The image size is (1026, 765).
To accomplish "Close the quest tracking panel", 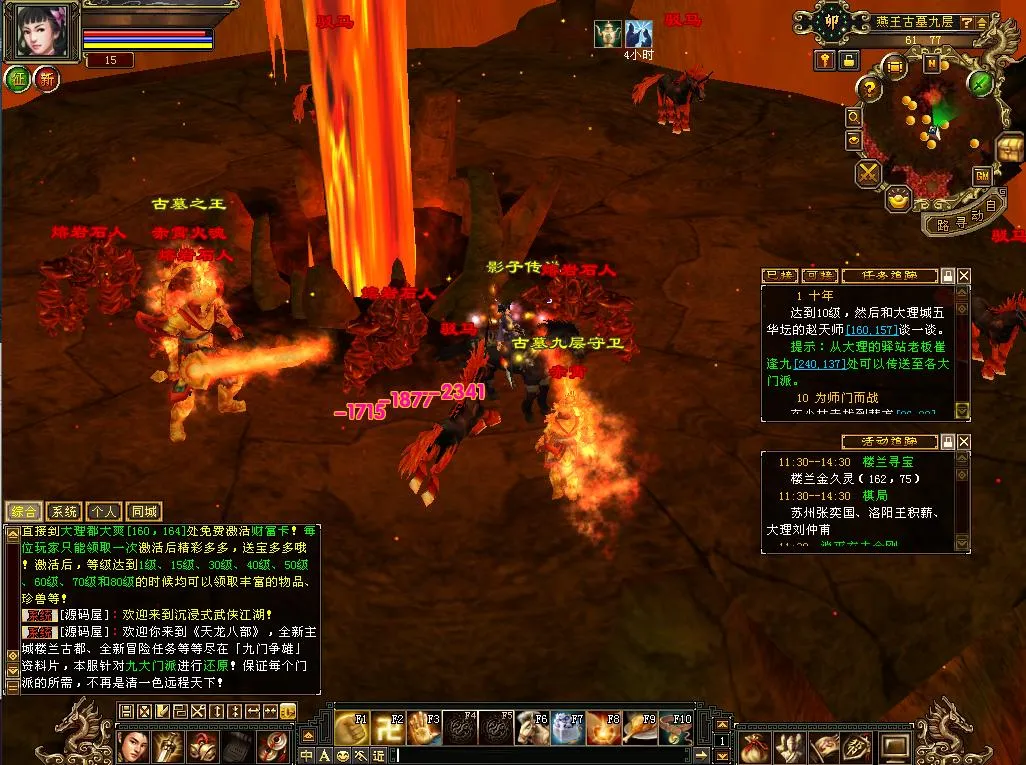I will click(964, 275).
